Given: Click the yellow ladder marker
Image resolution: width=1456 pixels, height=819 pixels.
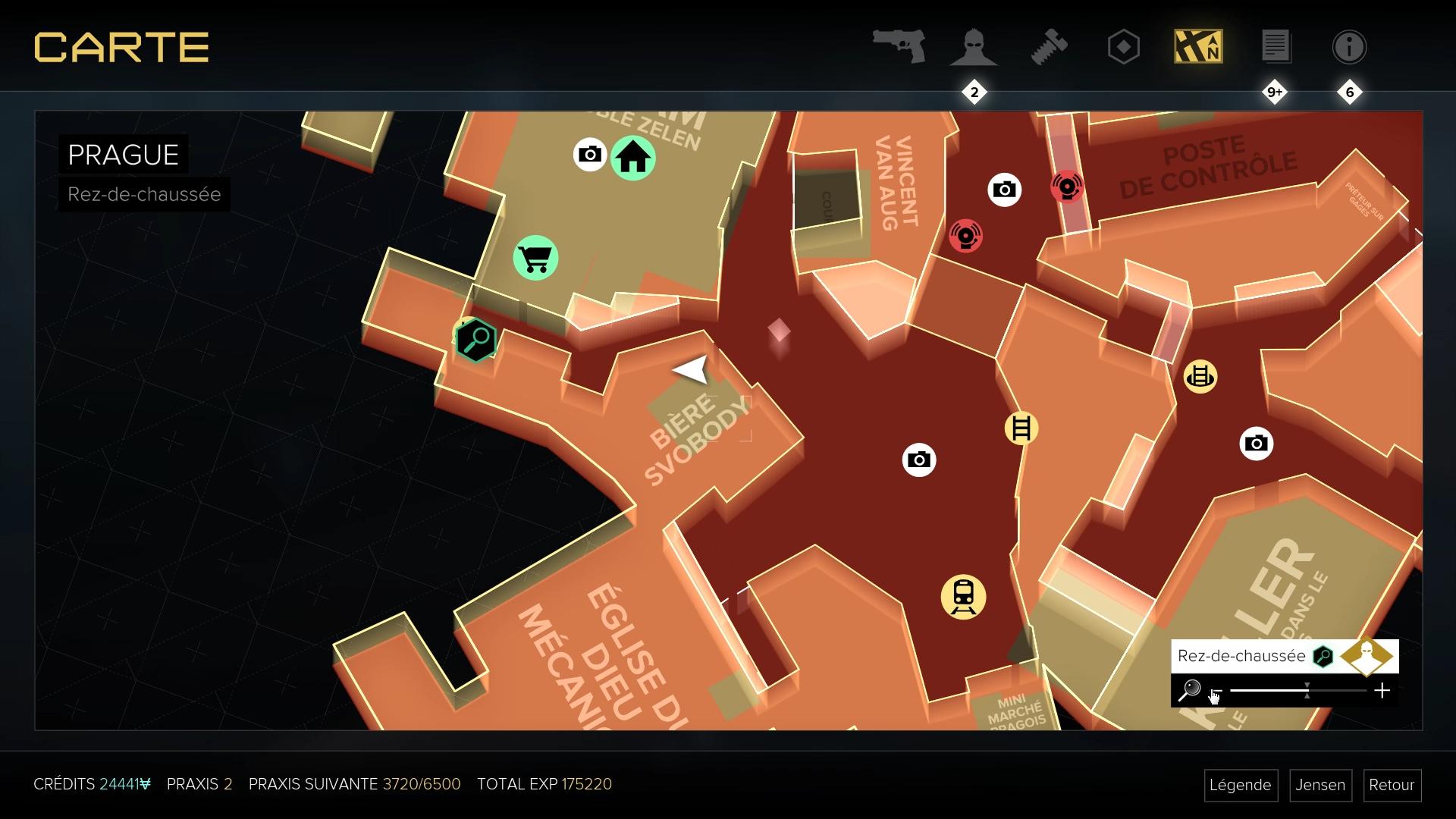Looking at the screenshot, I should click(x=1022, y=428).
